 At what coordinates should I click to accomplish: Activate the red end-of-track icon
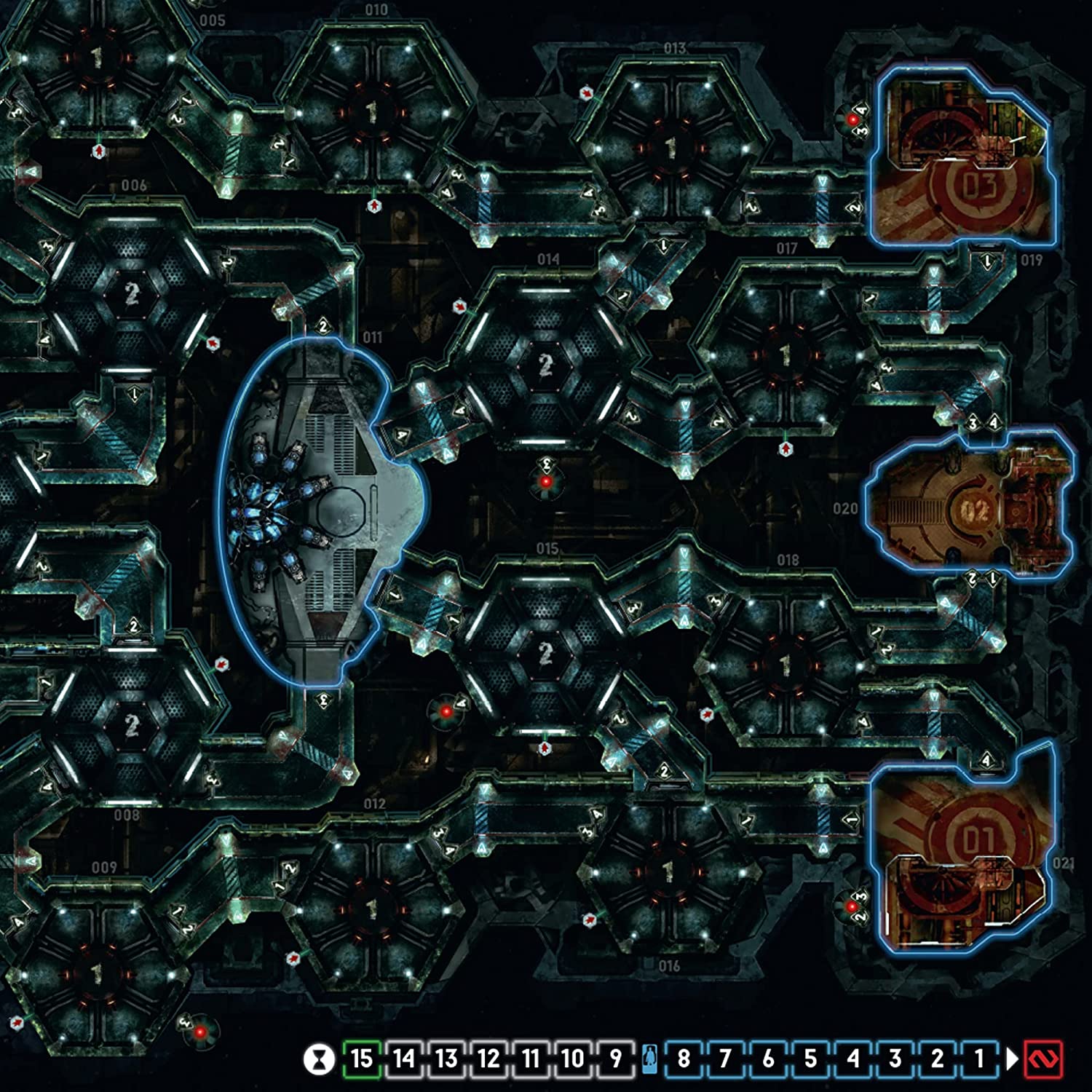click(x=1042, y=1058)
